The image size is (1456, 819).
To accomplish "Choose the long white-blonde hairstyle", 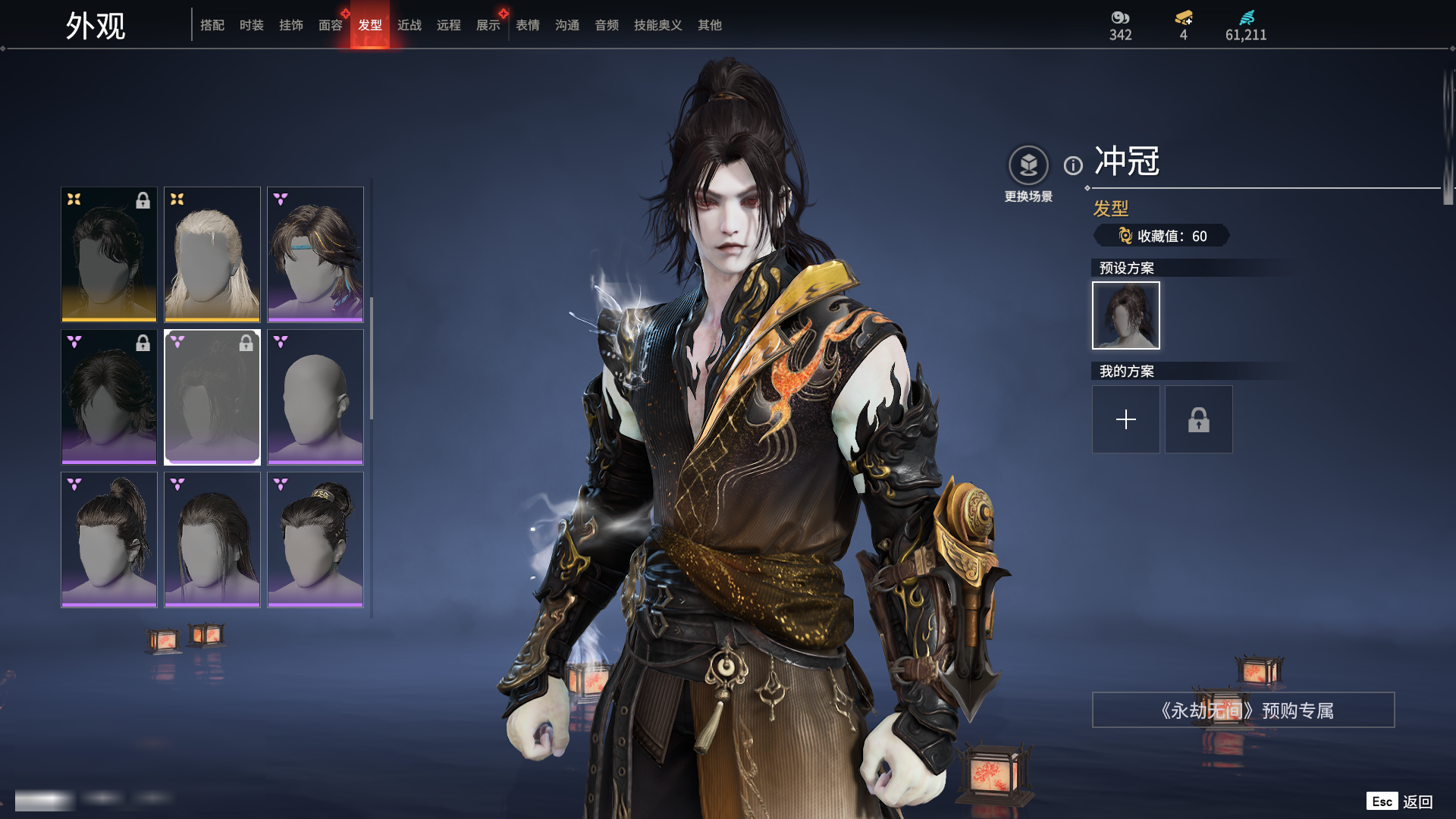I will tap(212, 254).
